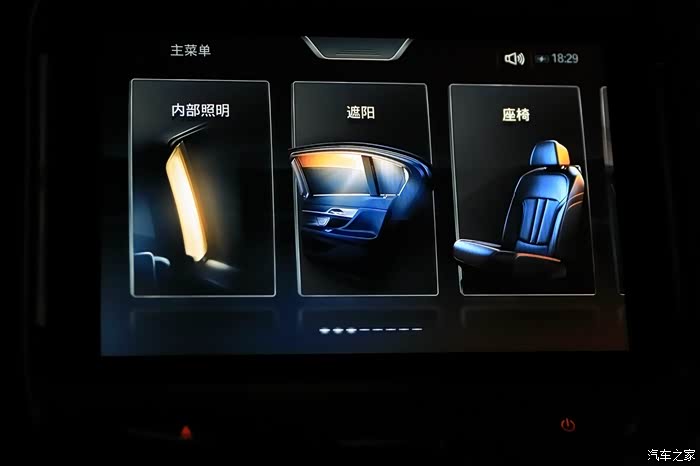Pull down the top center handle tab

click(356, 48)
